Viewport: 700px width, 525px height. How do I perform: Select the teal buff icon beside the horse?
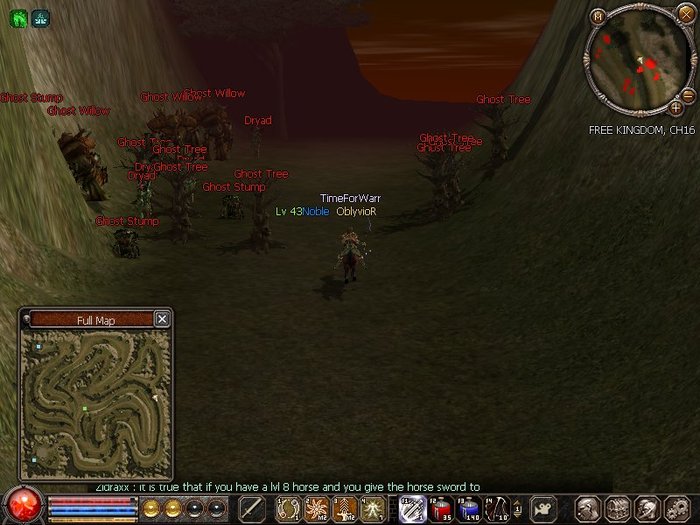click(x=40, y=17)
